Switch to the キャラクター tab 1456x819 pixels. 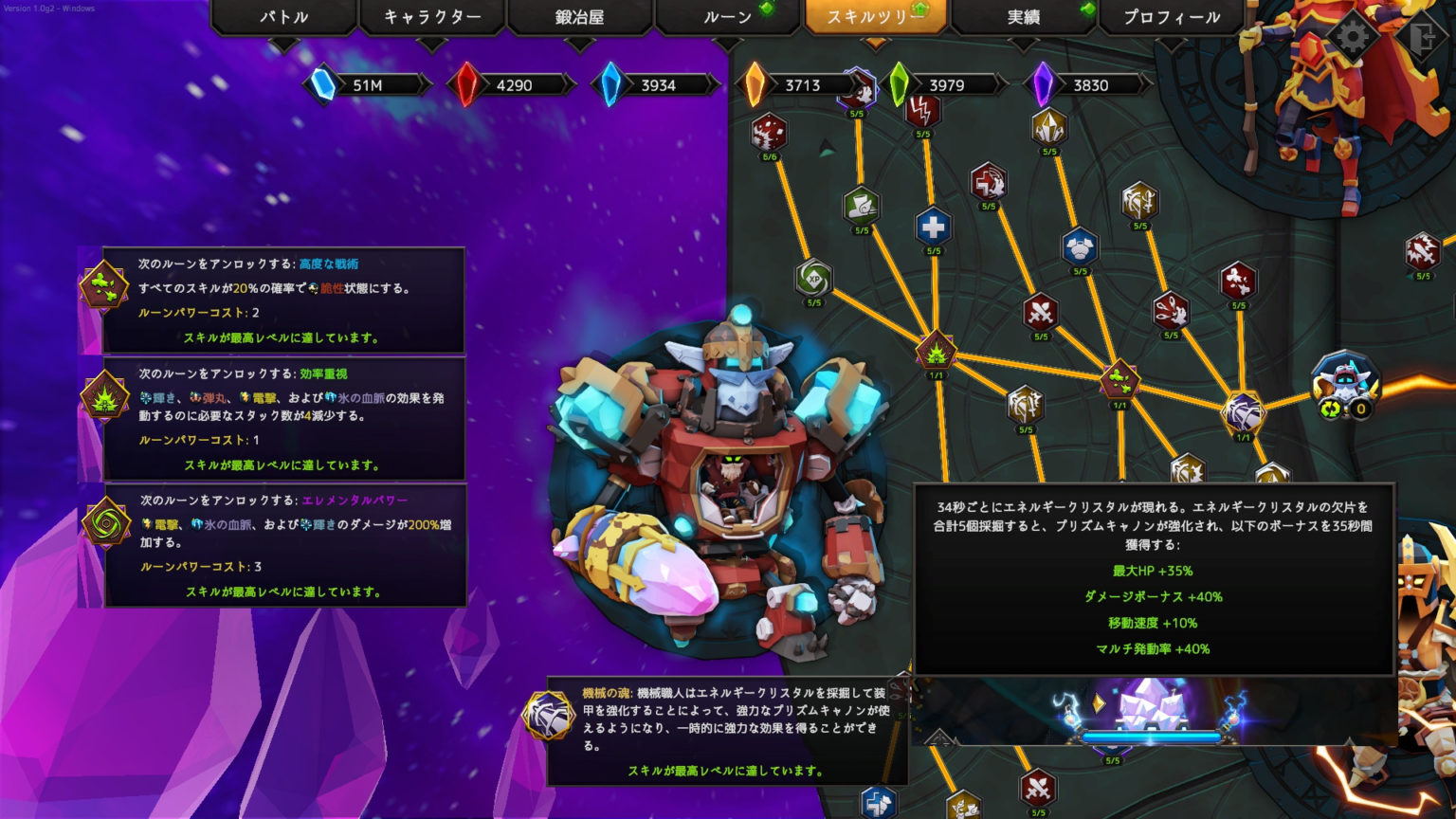pos(431,16)
